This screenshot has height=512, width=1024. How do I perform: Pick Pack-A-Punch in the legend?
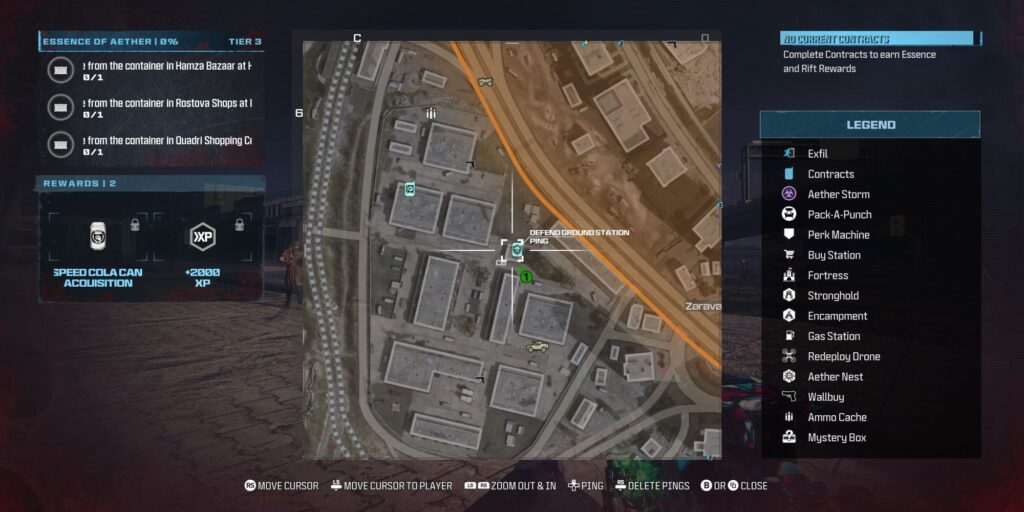(x=839, y=214)
